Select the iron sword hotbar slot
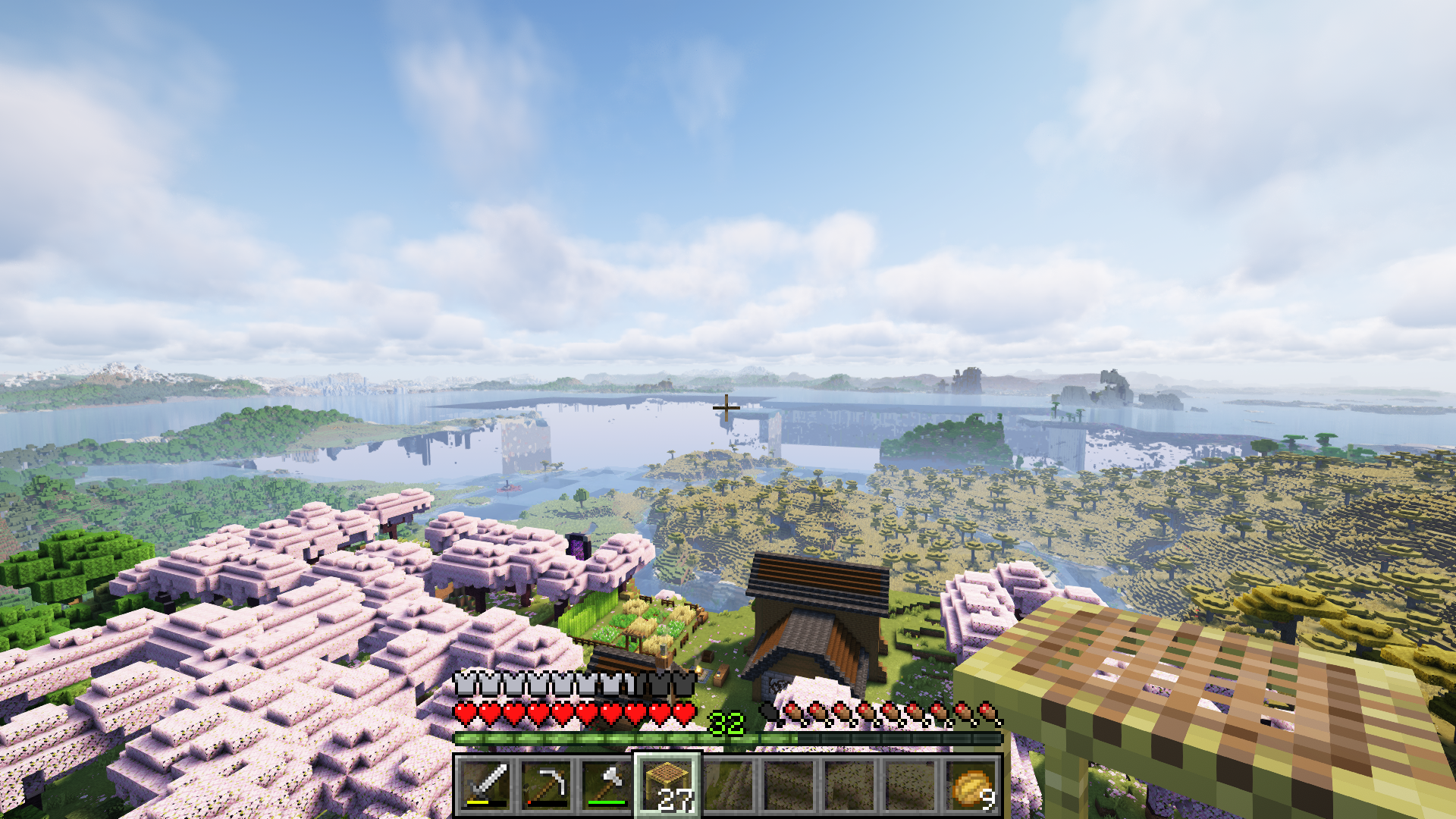This screenshot has height=819, width=1456. 486,784
